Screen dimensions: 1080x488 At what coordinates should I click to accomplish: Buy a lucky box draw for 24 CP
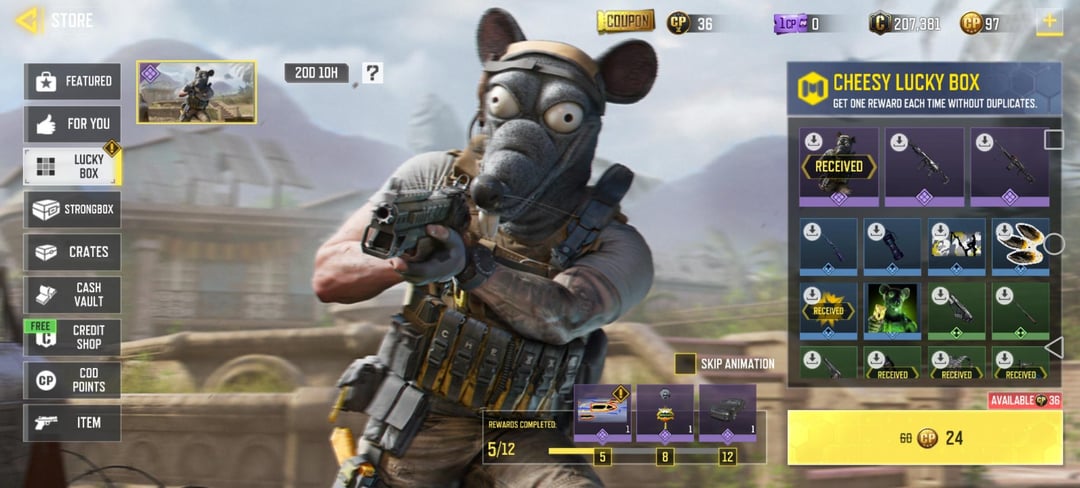point(925,437)
